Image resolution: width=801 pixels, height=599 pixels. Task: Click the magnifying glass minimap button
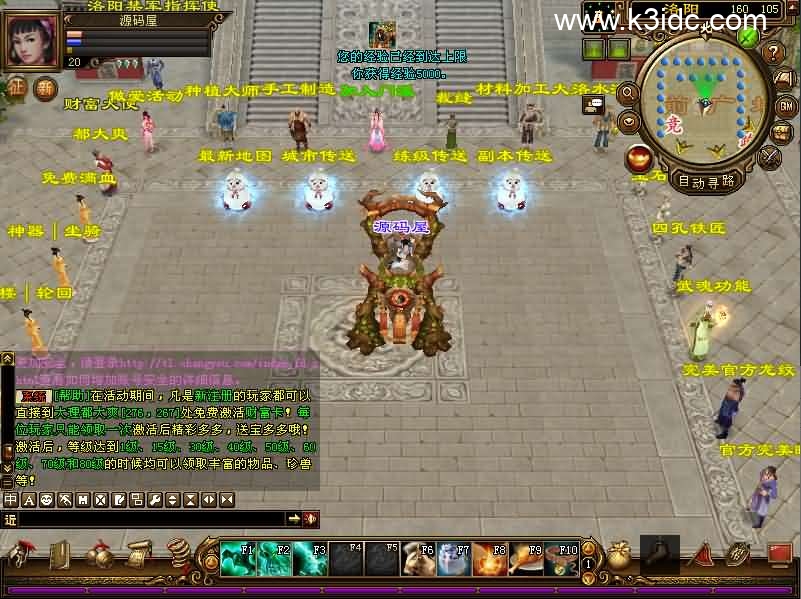click(x=629, y=94)
